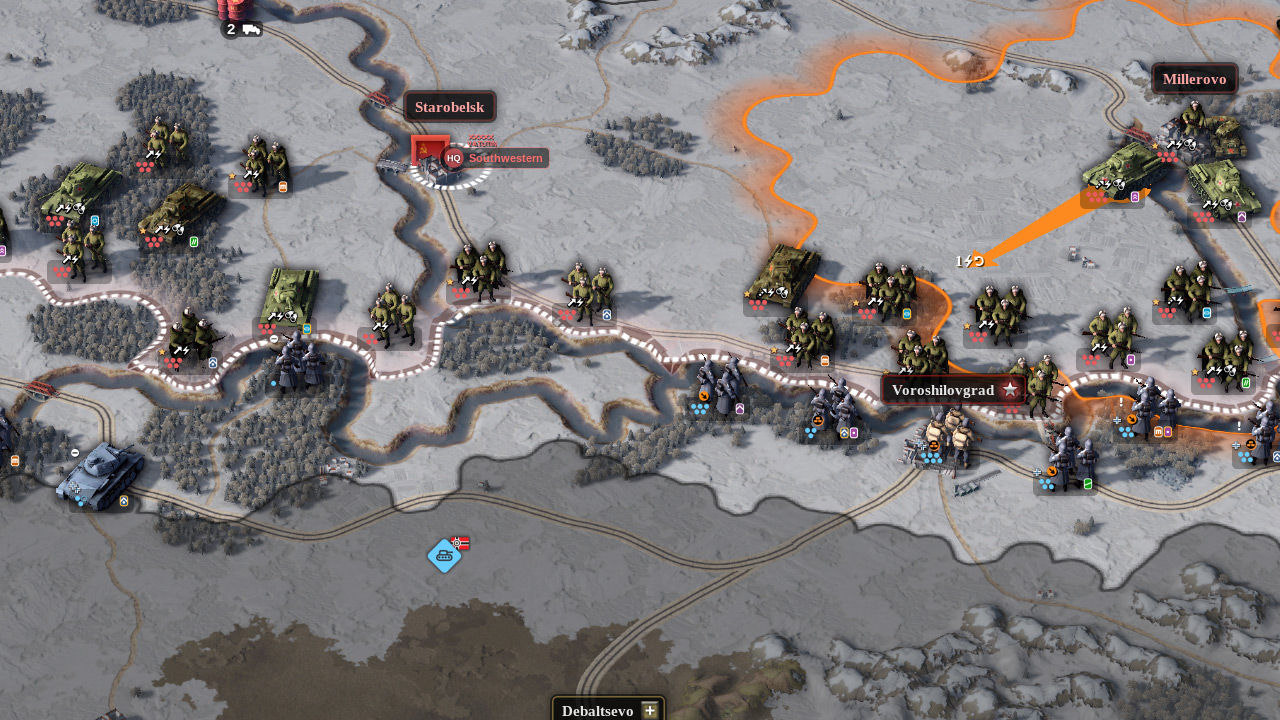Click the blue diamond tank marker
Screen dimensions: 1280x720
(444, 556)
